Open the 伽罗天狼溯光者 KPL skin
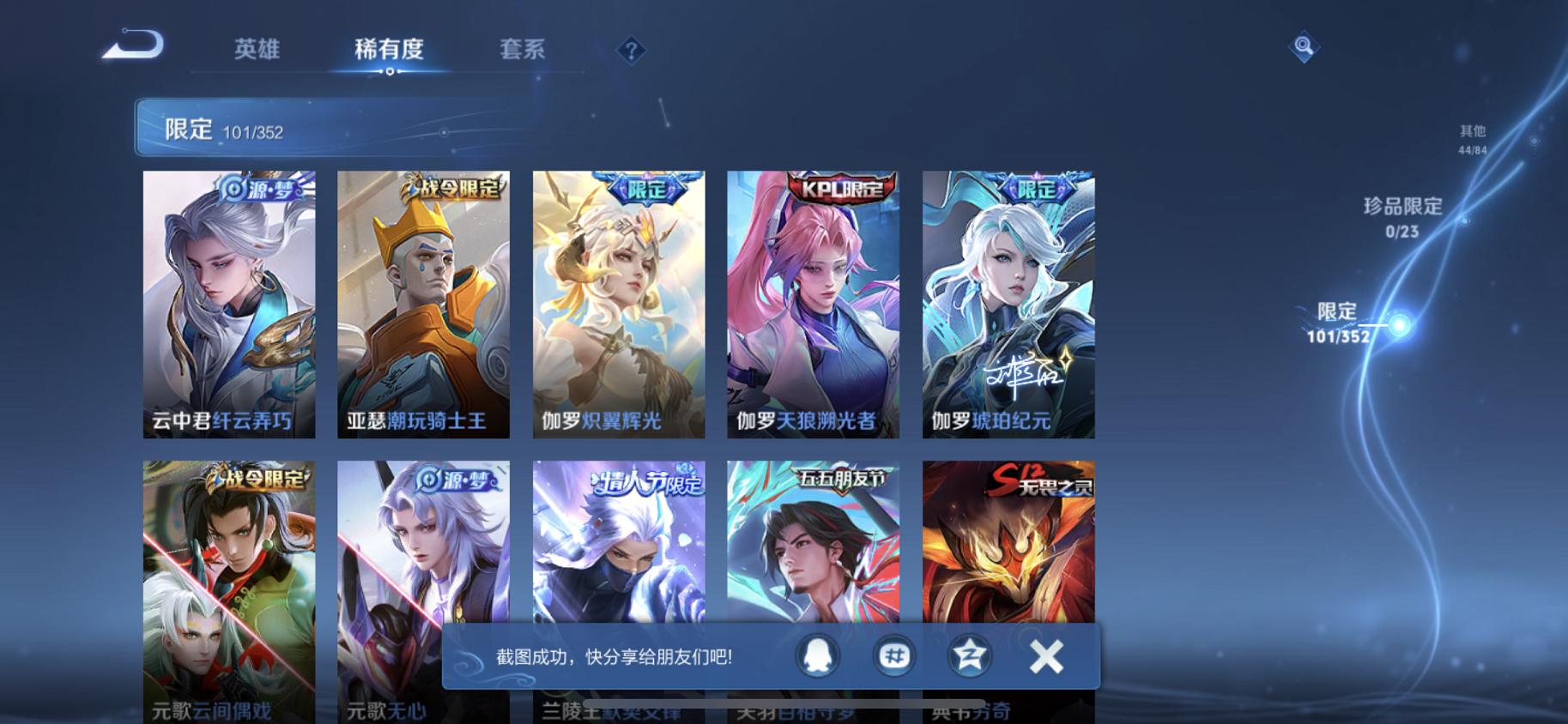Screen dimensions: 1568x724 [x=813, y=305]
